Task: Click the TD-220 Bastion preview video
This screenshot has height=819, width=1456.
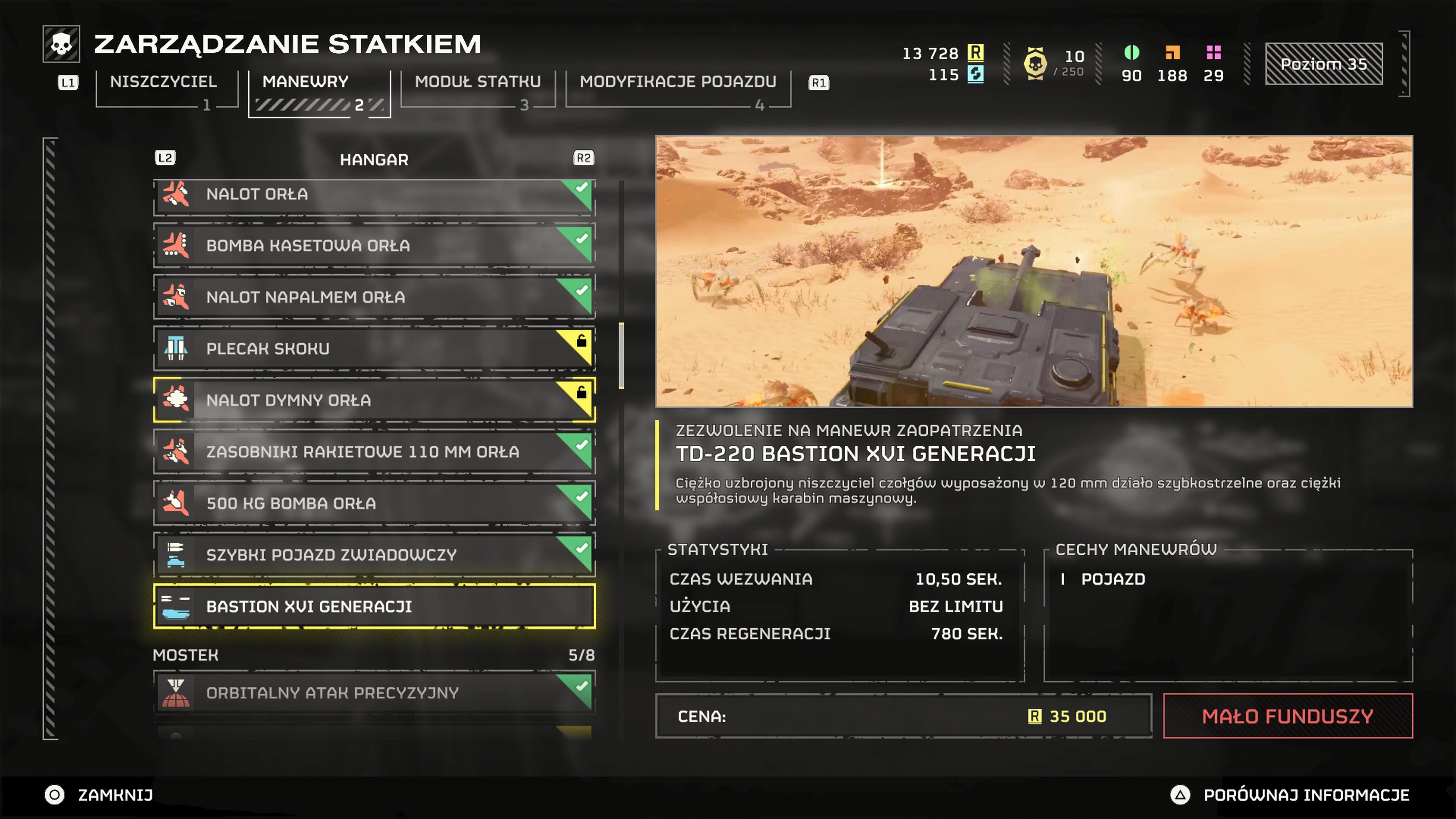Action: point(1033,271)
